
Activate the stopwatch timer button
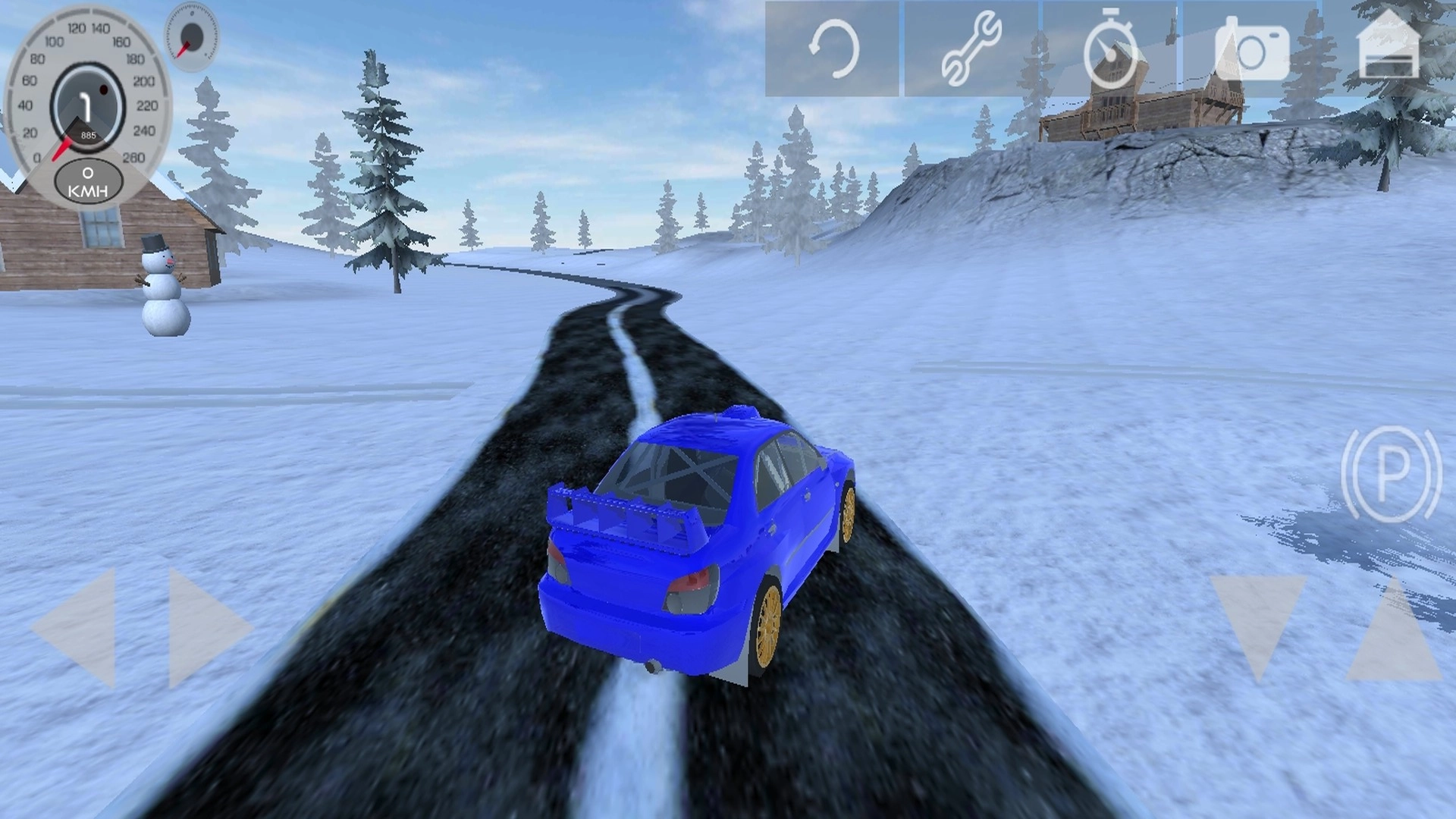[1110, 49]
